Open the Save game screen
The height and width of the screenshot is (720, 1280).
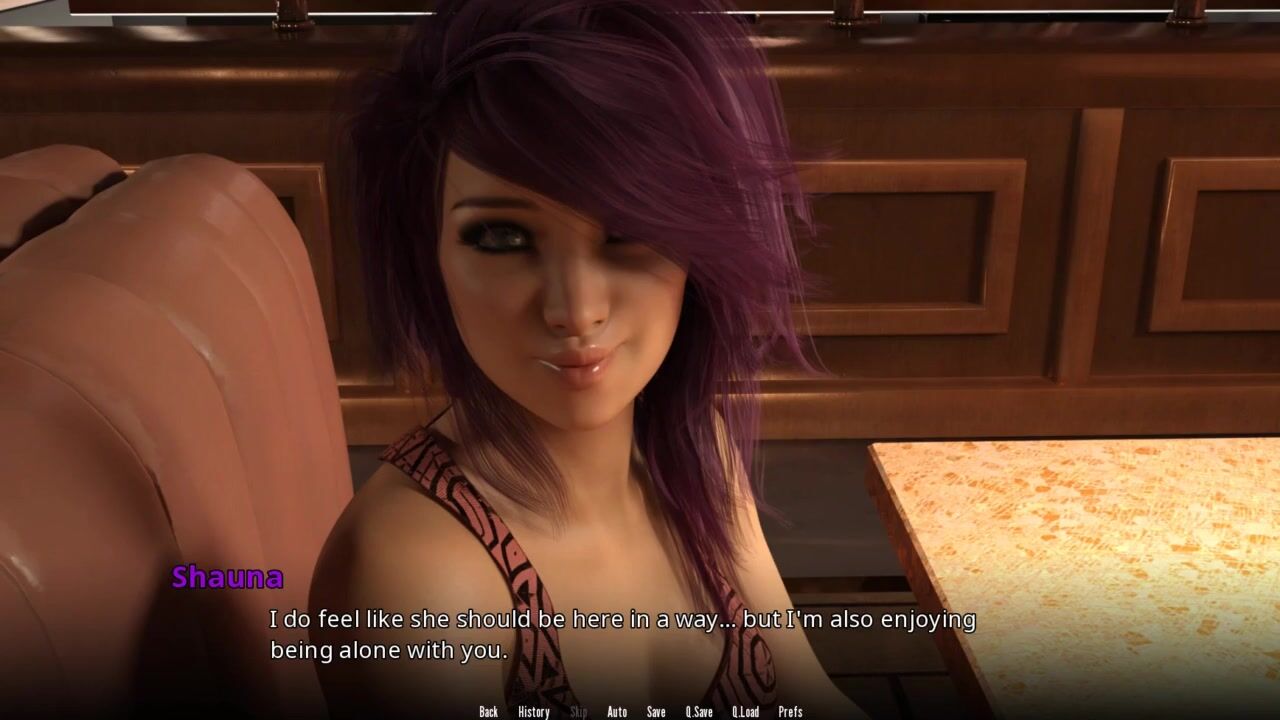(656, 712)
